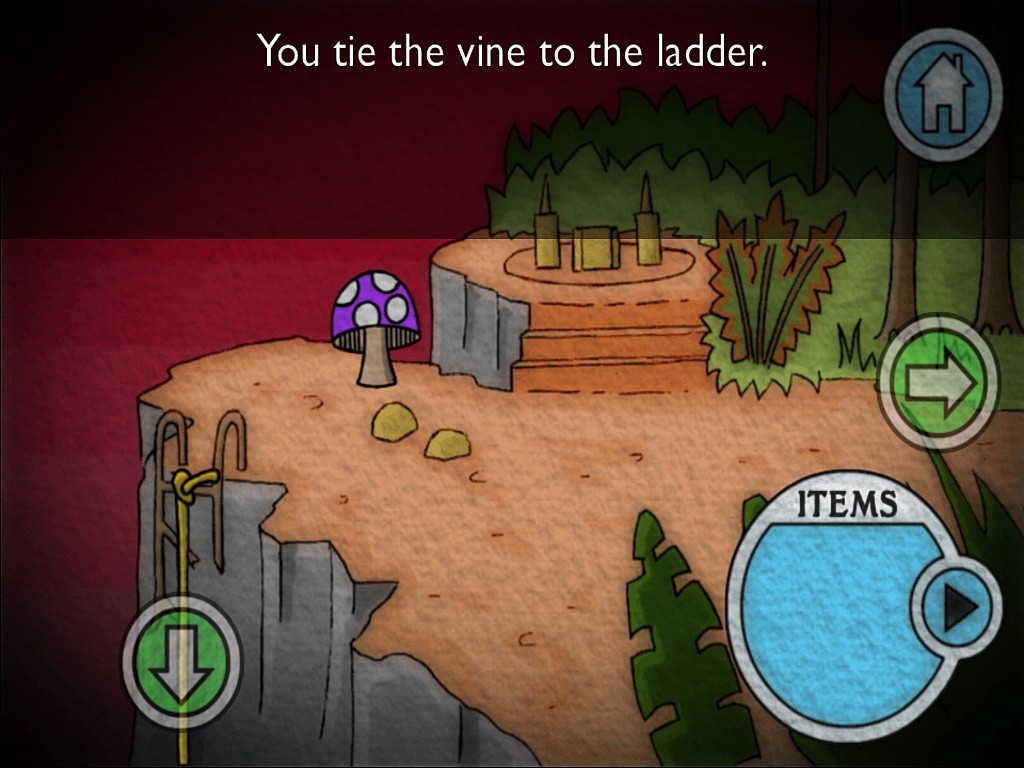Go right with the green arrow
Viewport: 1024px width, 768px height.
[937, 380]
